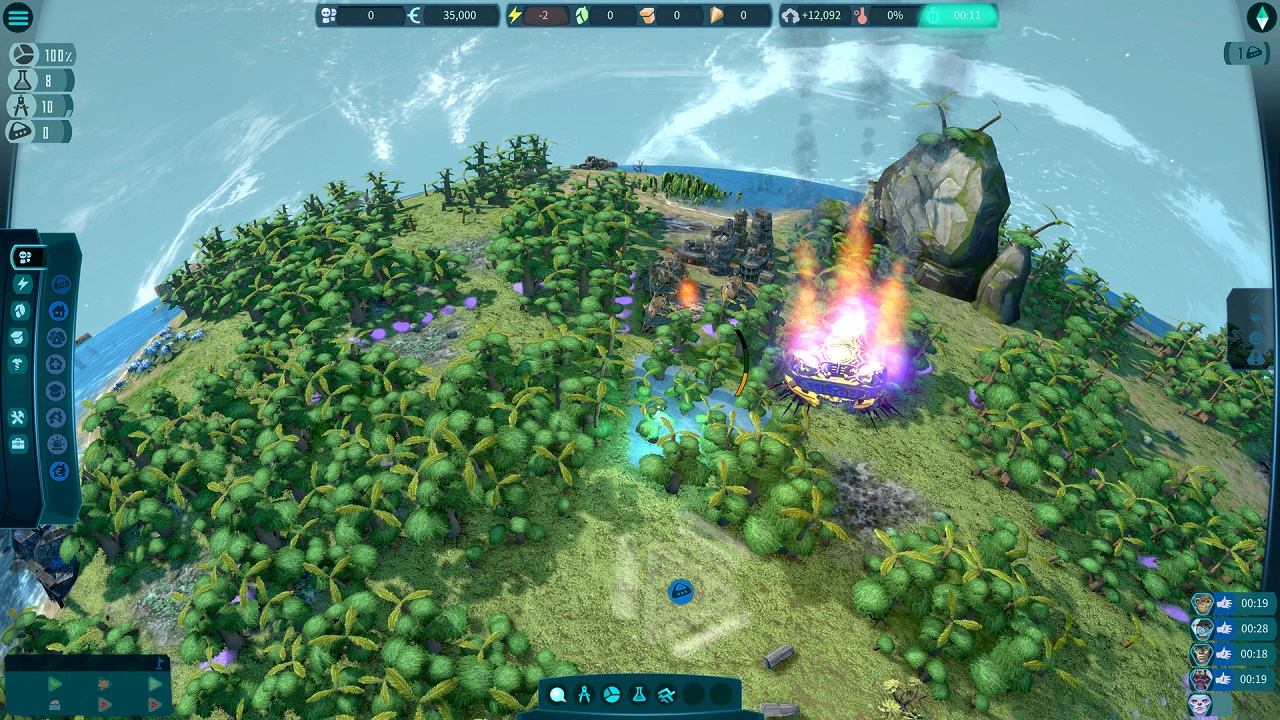Open the hammer and wrench tools category
The width and height of the screenshot is (1280, 720).
[x=18, y=417]
